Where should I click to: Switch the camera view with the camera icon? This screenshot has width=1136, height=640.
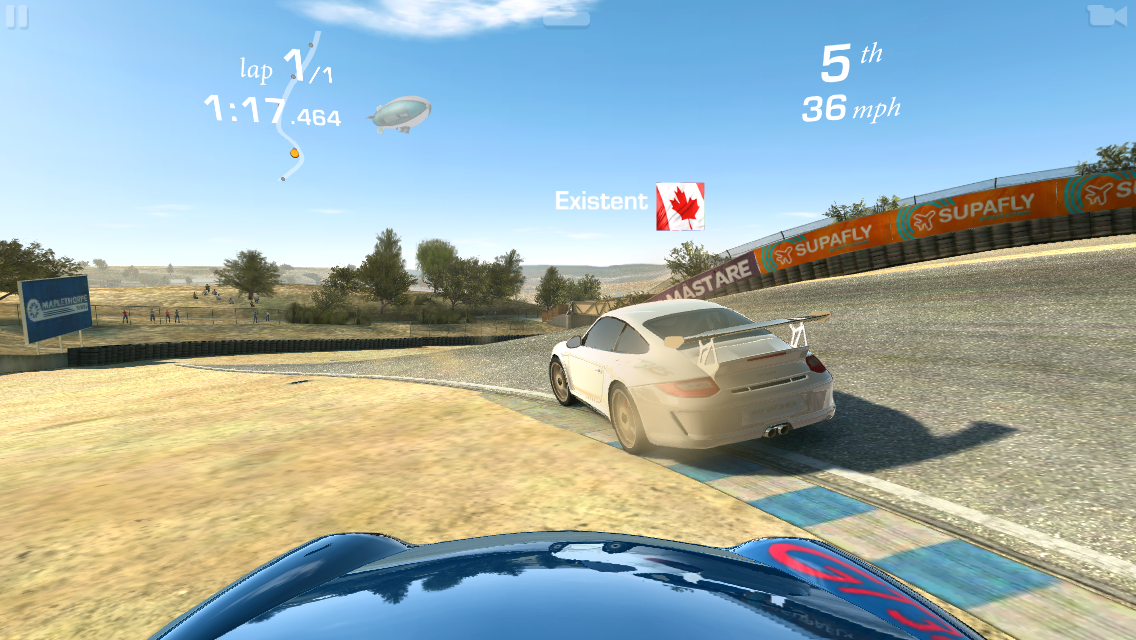[x=1103, y=15]
